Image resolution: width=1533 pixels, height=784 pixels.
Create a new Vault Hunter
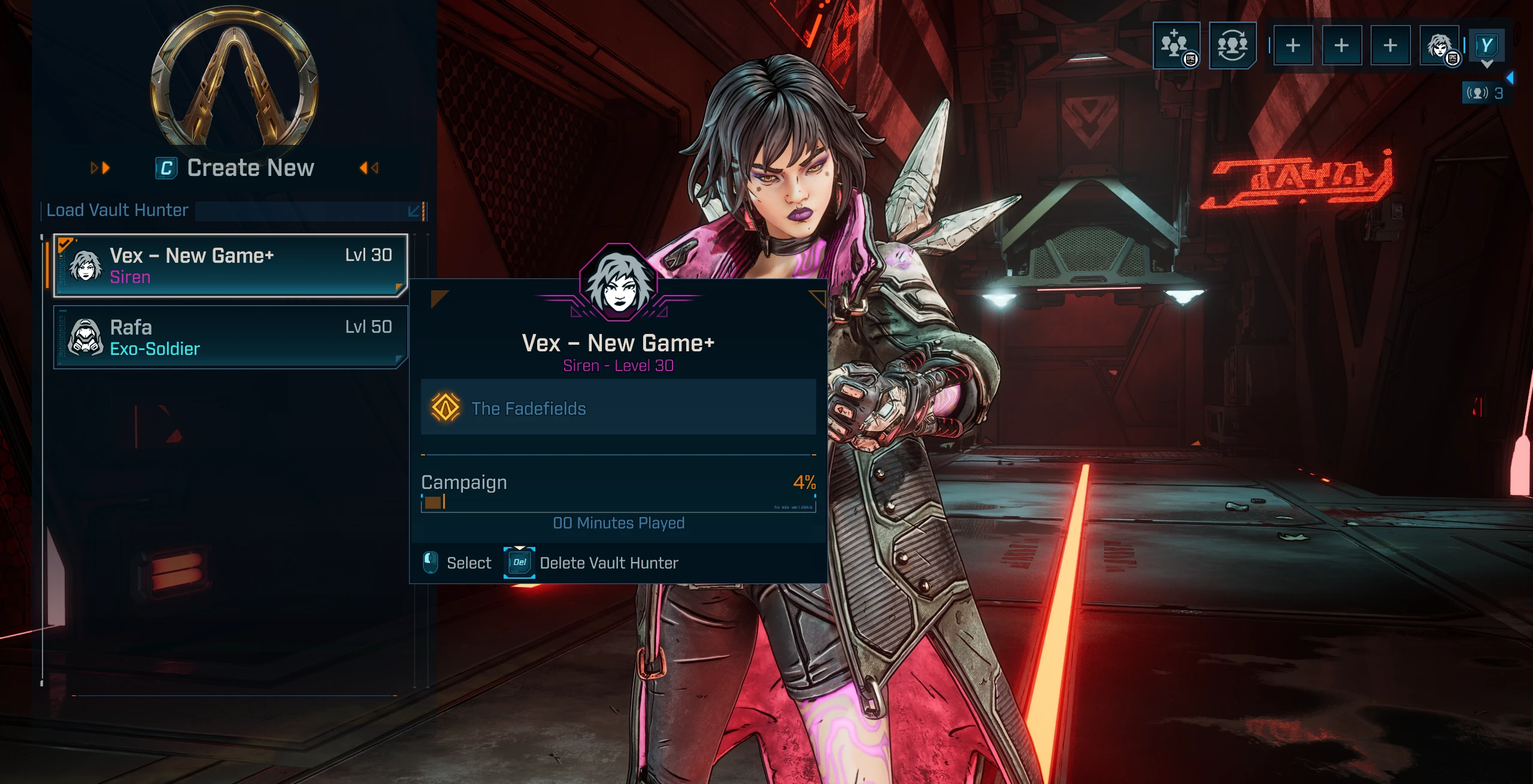click(235, 168)
